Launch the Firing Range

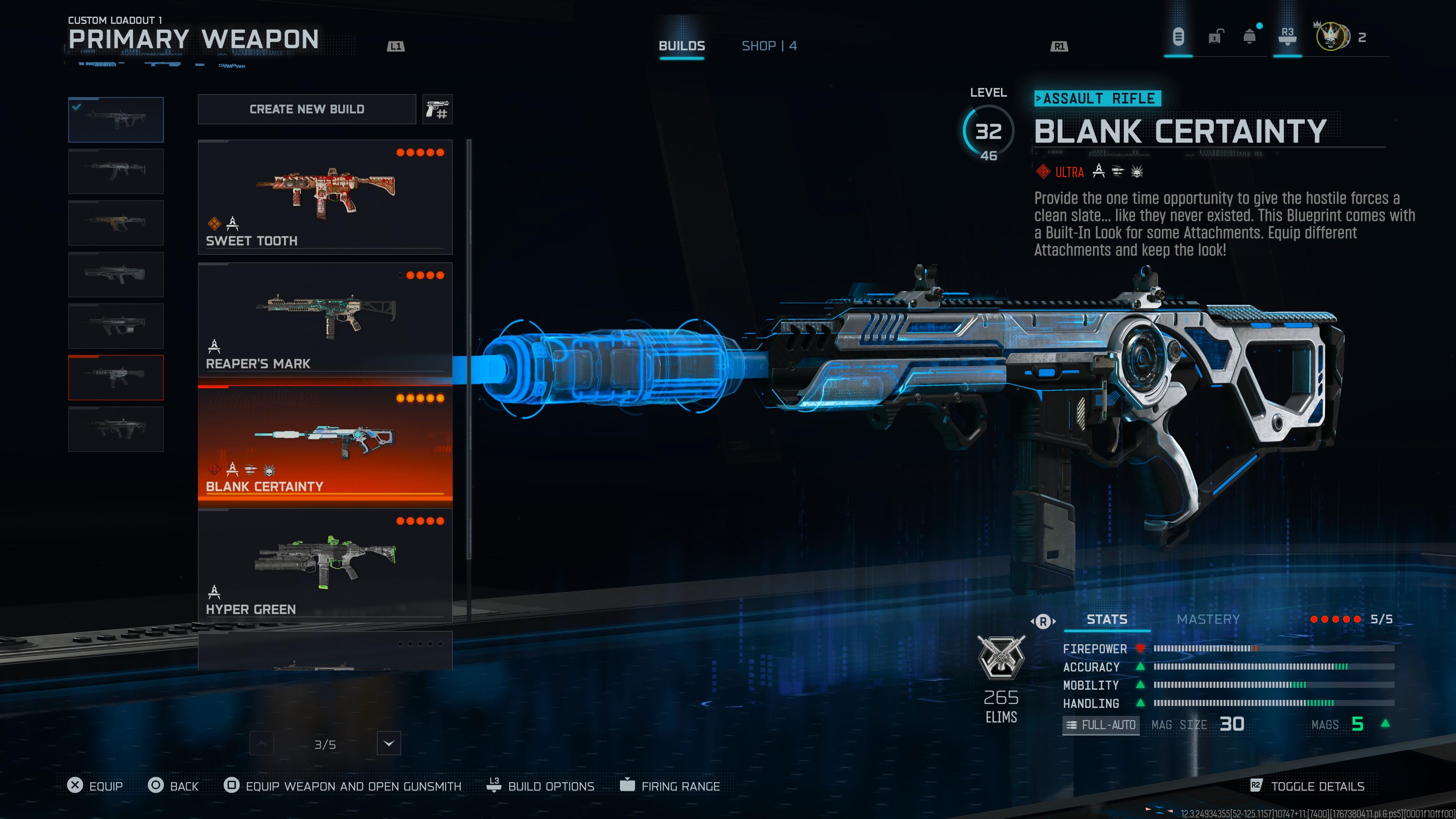(x=670, y=786)
